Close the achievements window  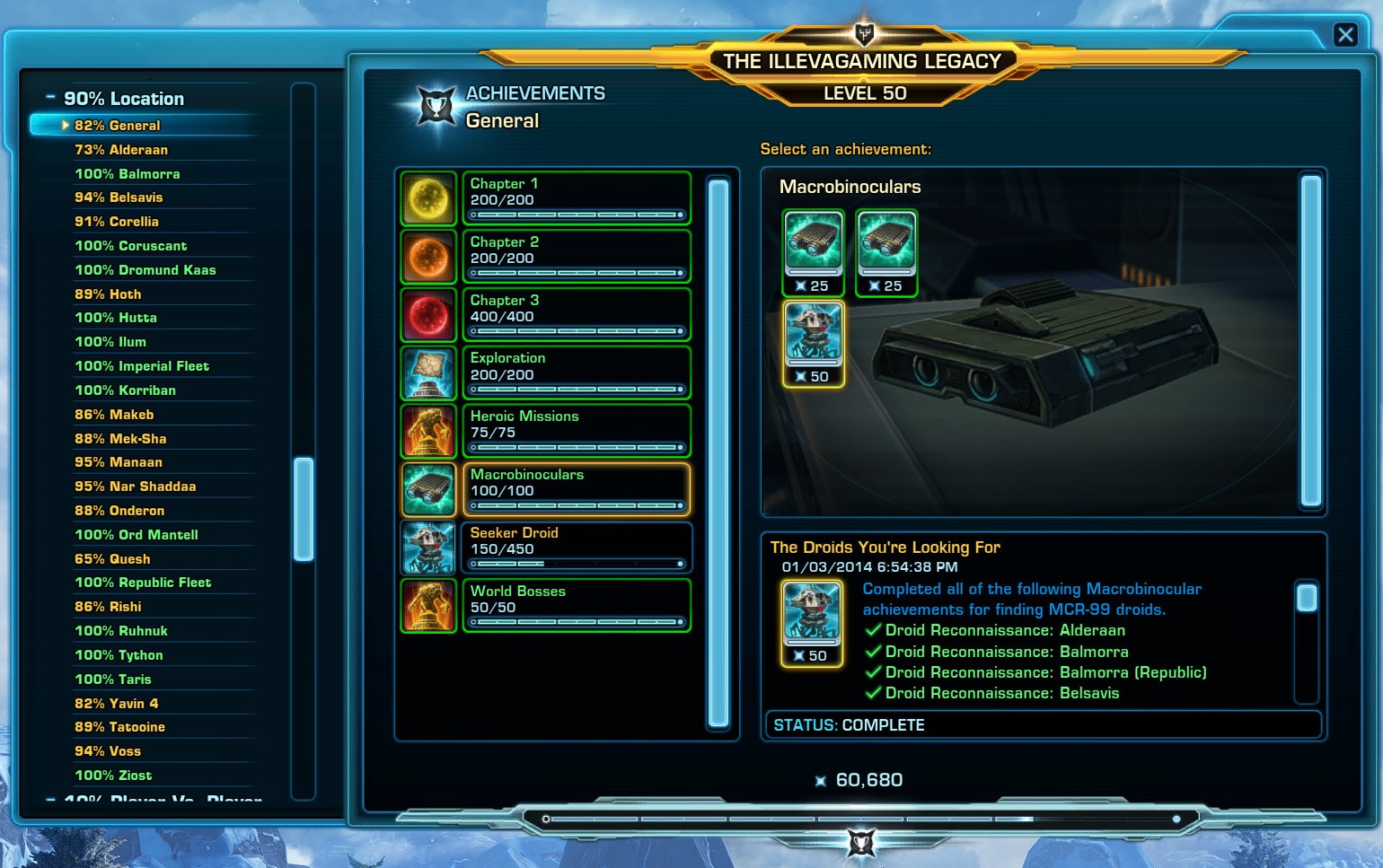point(1344,35)
